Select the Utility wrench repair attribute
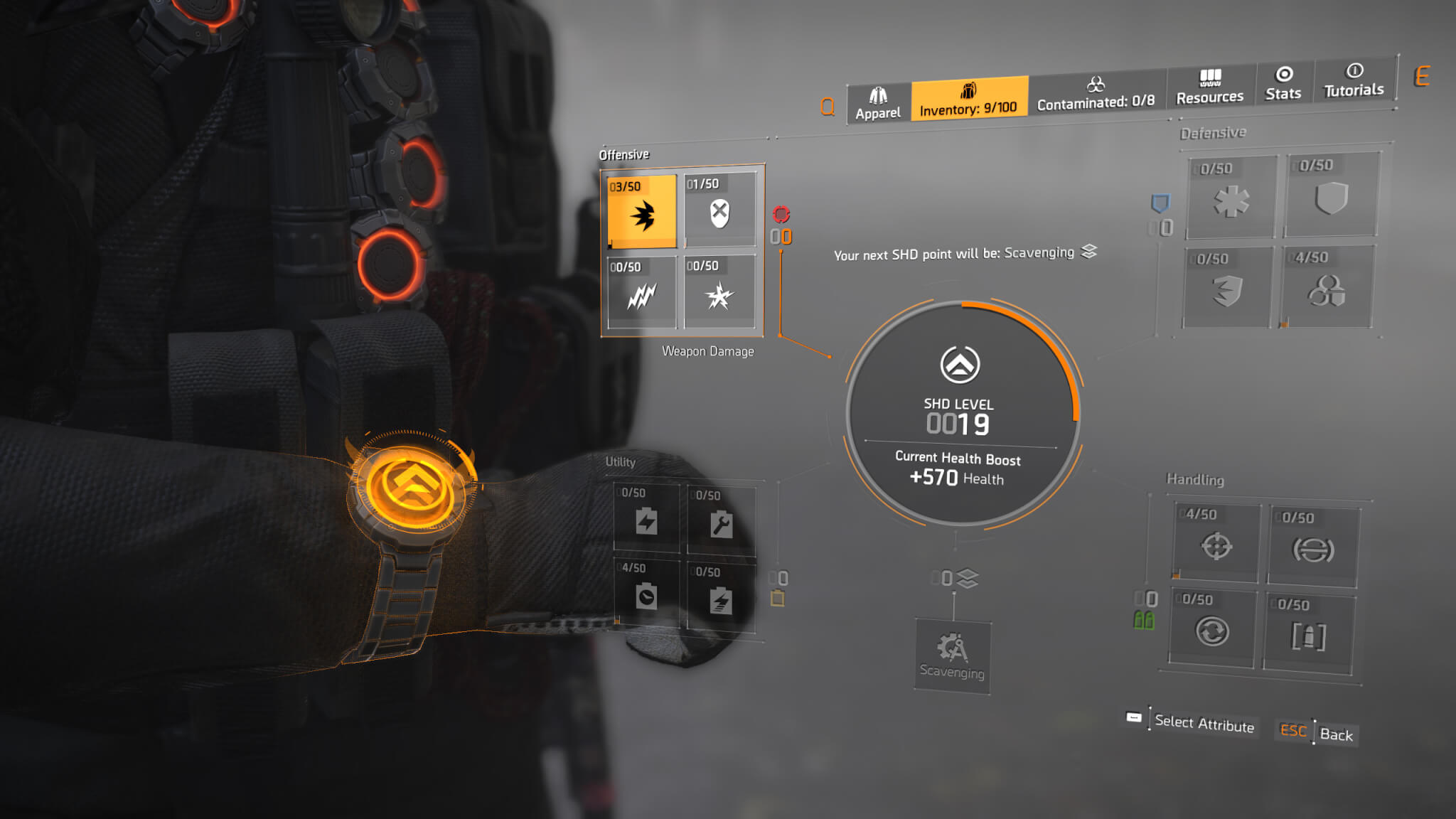Image resolution: width=1456 pixels, height=819 pixels. (x=720, y=520)
